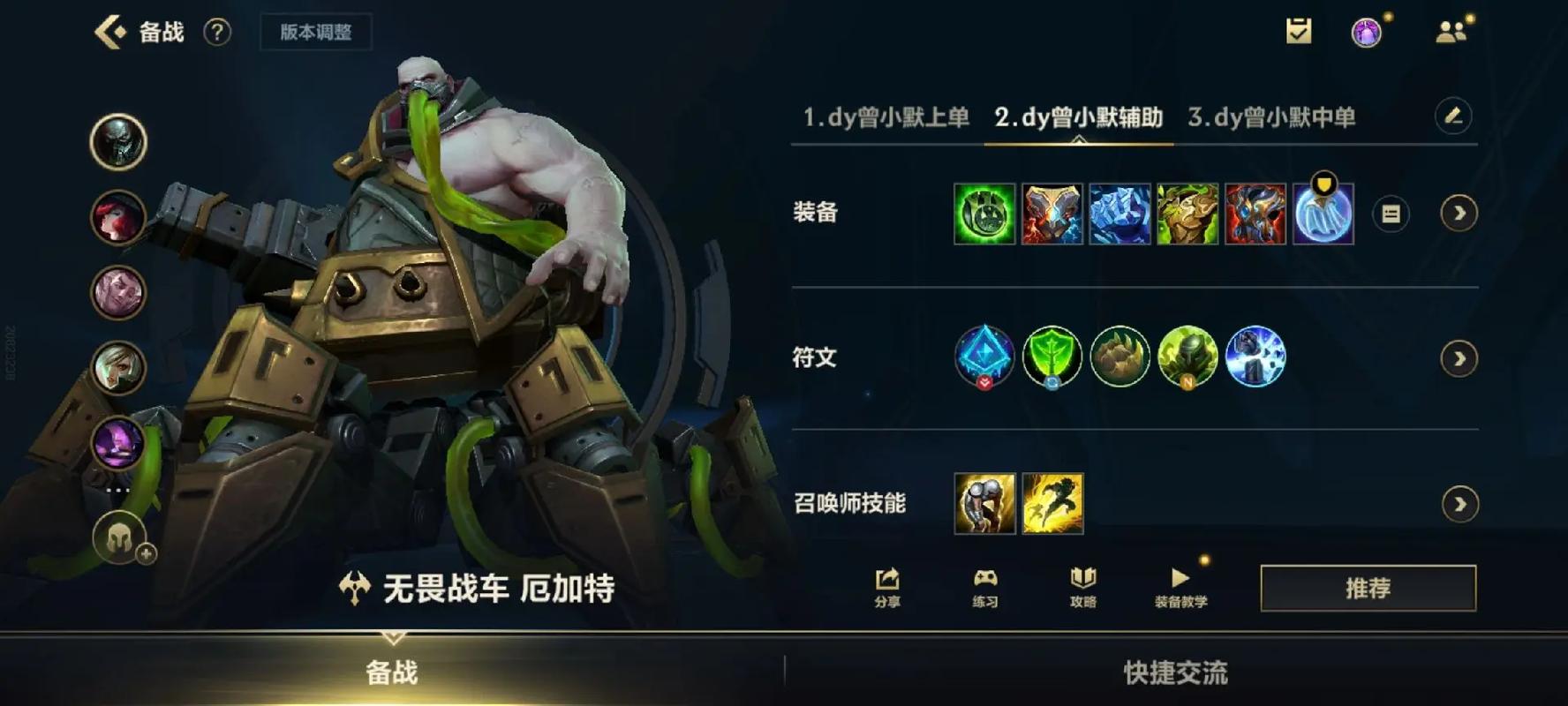
Task: Open the 练习 practice gamepad icon
Action: (x=986, y=587)
